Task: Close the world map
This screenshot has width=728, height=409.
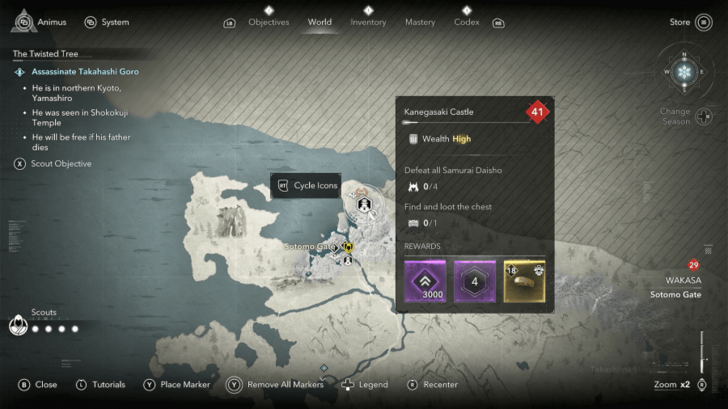Action: pos(38,384)
